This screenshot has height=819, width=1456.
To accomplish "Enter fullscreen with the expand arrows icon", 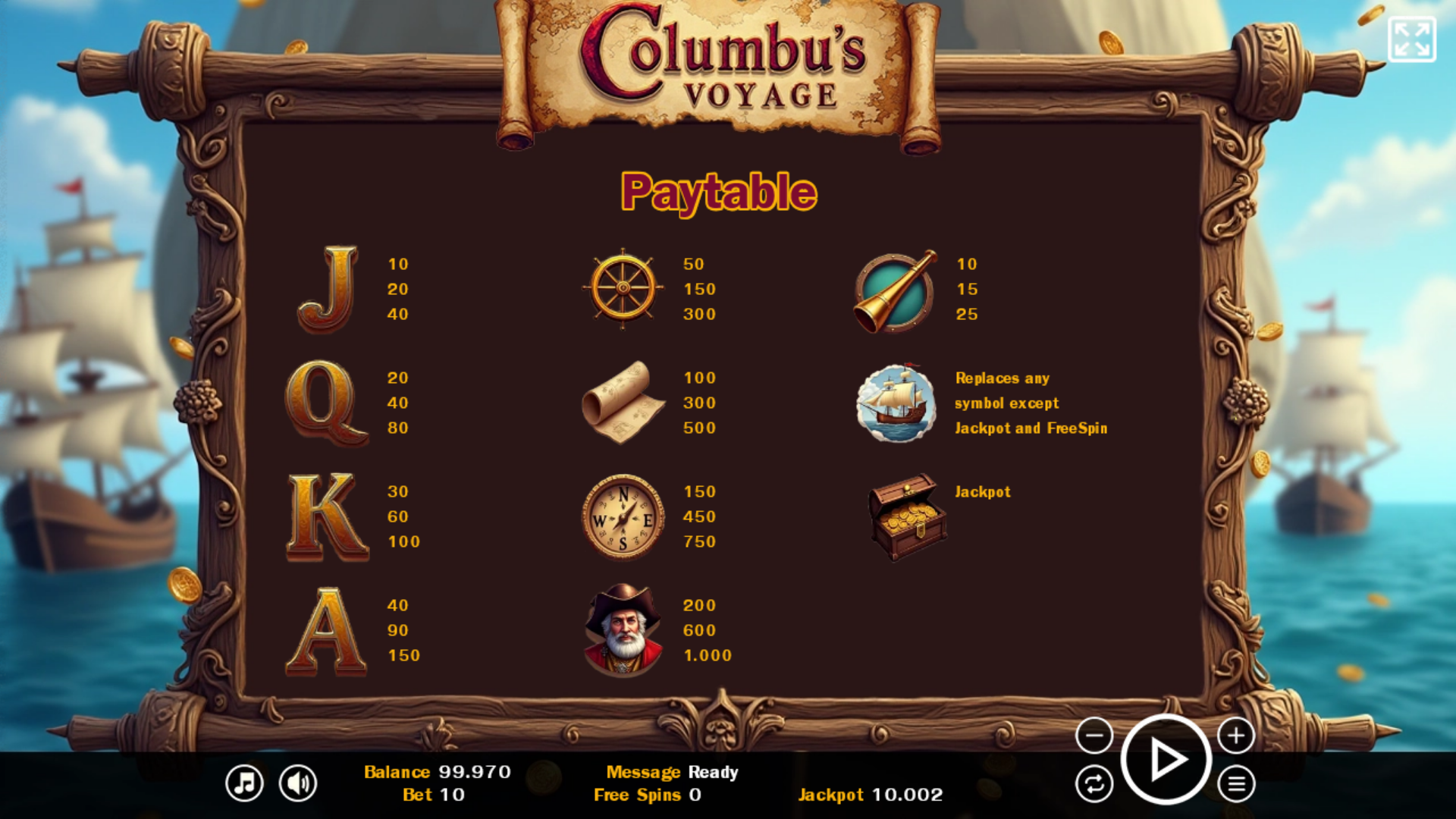I will [1411, 39].
